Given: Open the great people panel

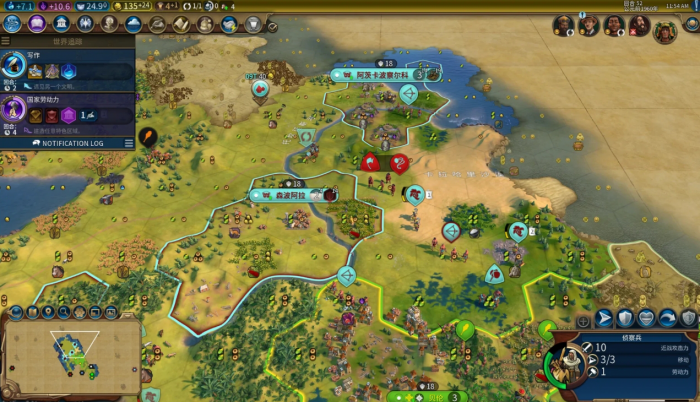Looking at the screenshot, I should coord(108,24).
